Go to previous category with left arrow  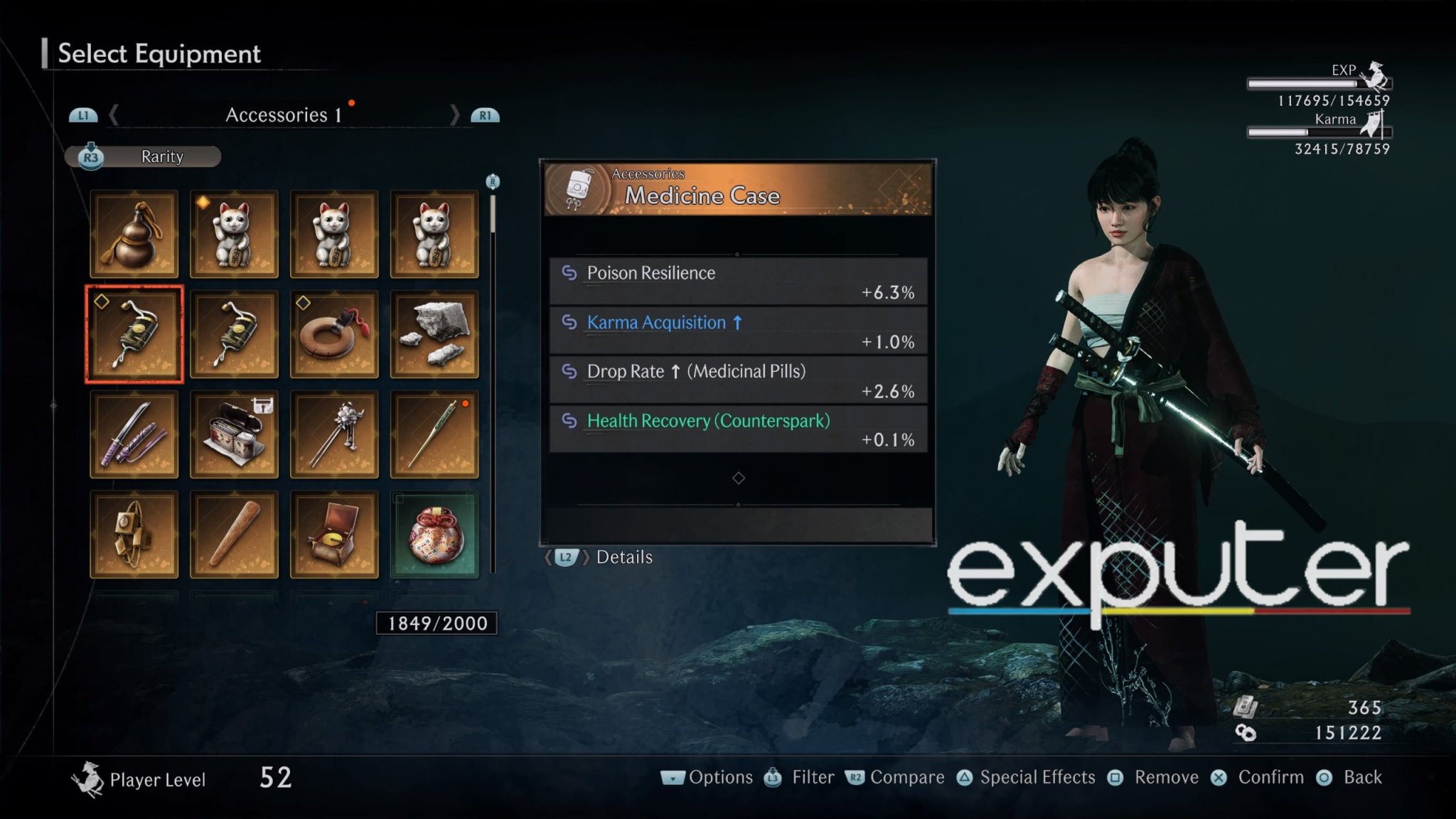click(x=114, y=115)
